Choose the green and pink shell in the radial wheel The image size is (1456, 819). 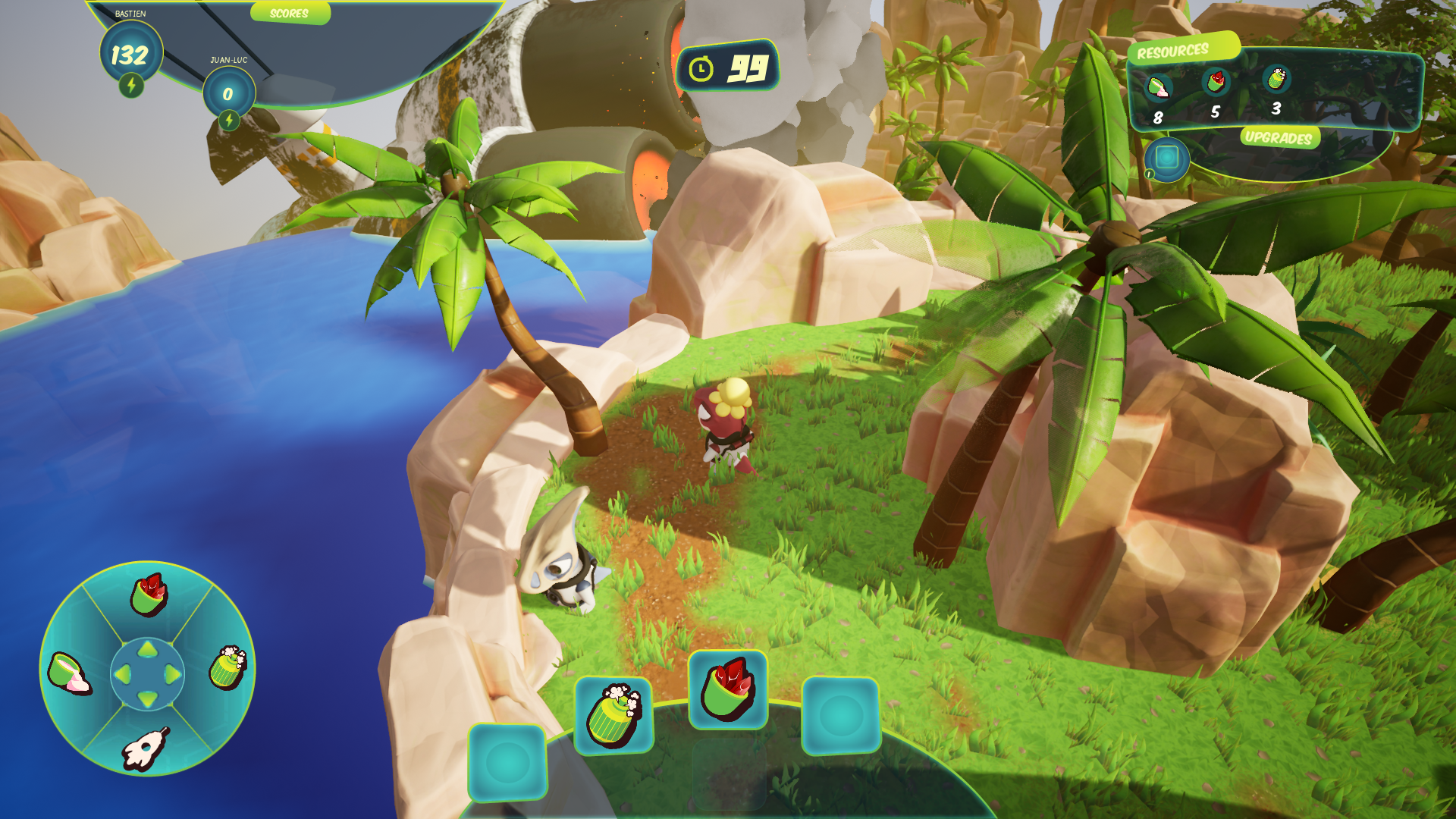click(68, 672)
